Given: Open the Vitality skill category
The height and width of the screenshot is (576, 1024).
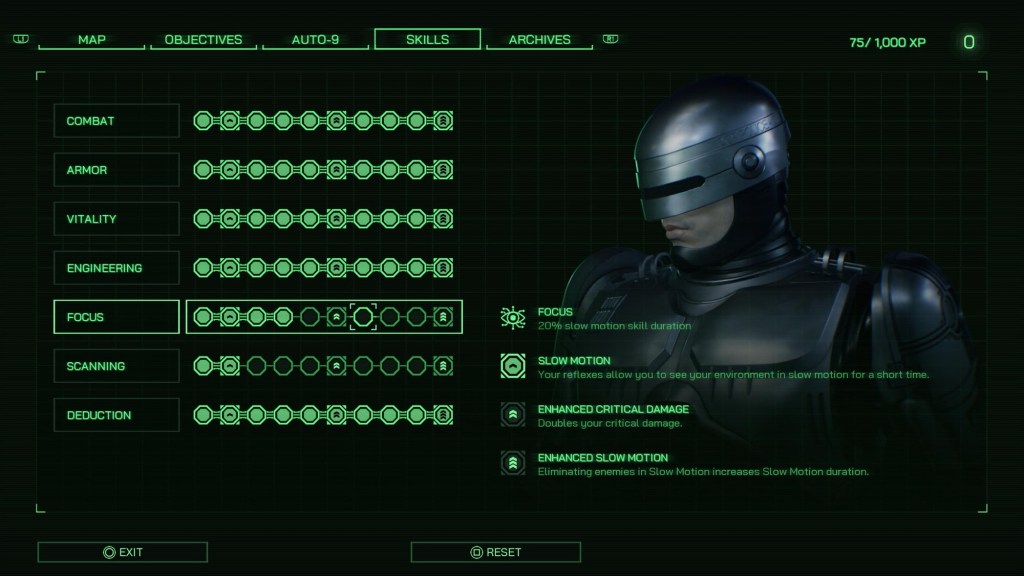Looking at the screenshot, I should pos(116,219).
